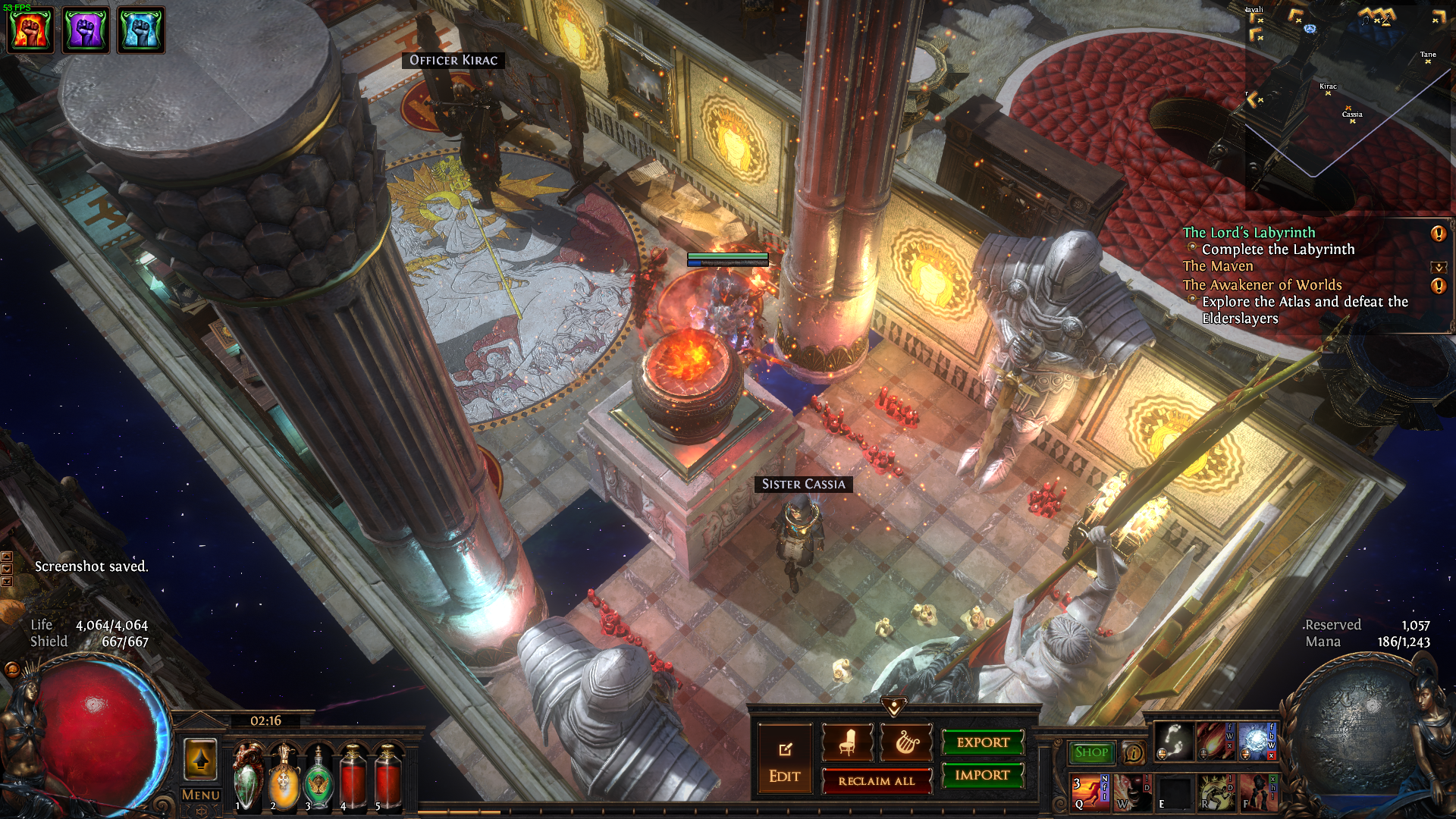
Task: Click the red fist buff icon
Action: click(x=30, y=30)
